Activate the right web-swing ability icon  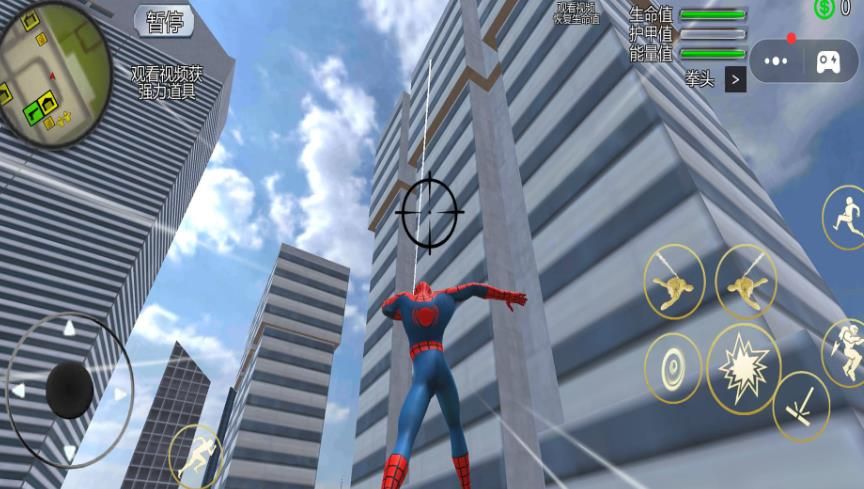[746, 282]
